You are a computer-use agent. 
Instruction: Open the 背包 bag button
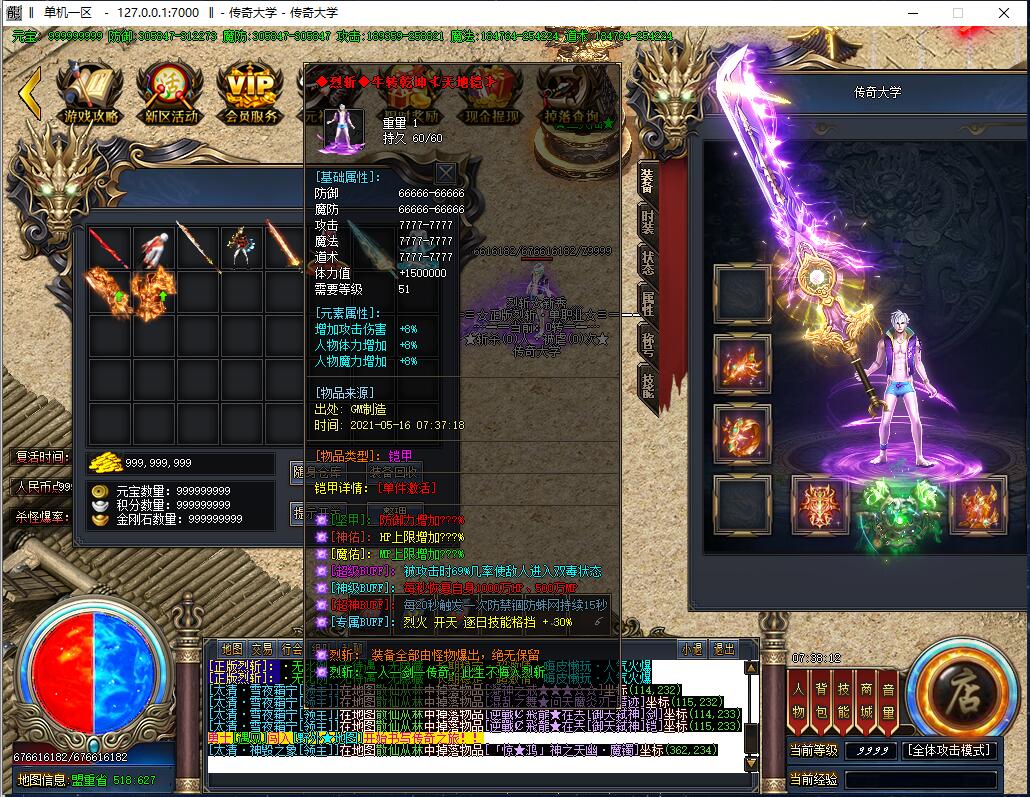[x=821, y=699]
